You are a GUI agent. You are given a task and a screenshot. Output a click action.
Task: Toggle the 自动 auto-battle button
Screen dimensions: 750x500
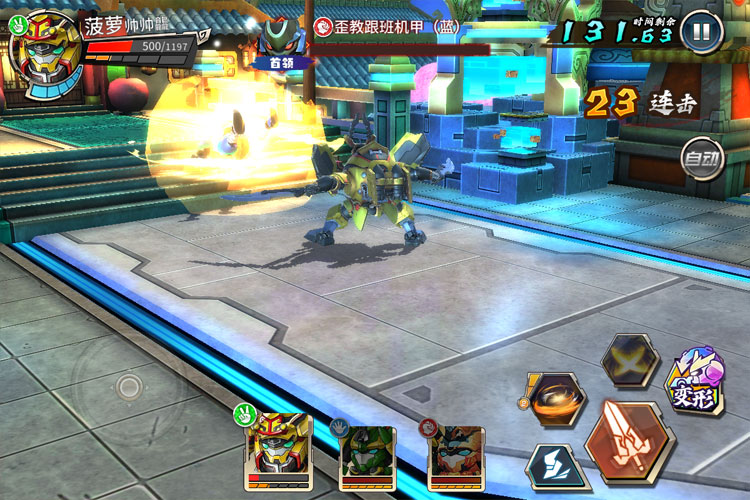[702, 158]
